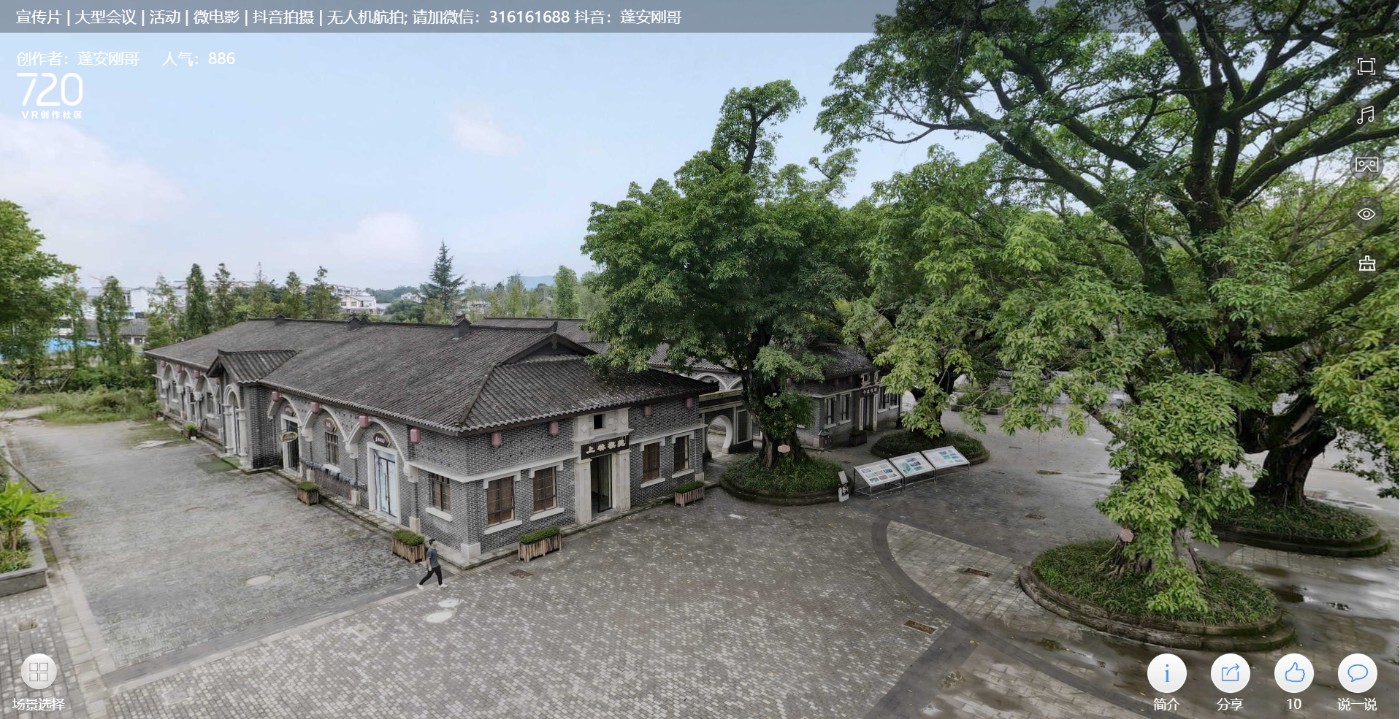Image resolution: width=1400 pixels, height=719 pixels.
Task: Open the 场景选择 scene selector
Action: tap(38, 672)
